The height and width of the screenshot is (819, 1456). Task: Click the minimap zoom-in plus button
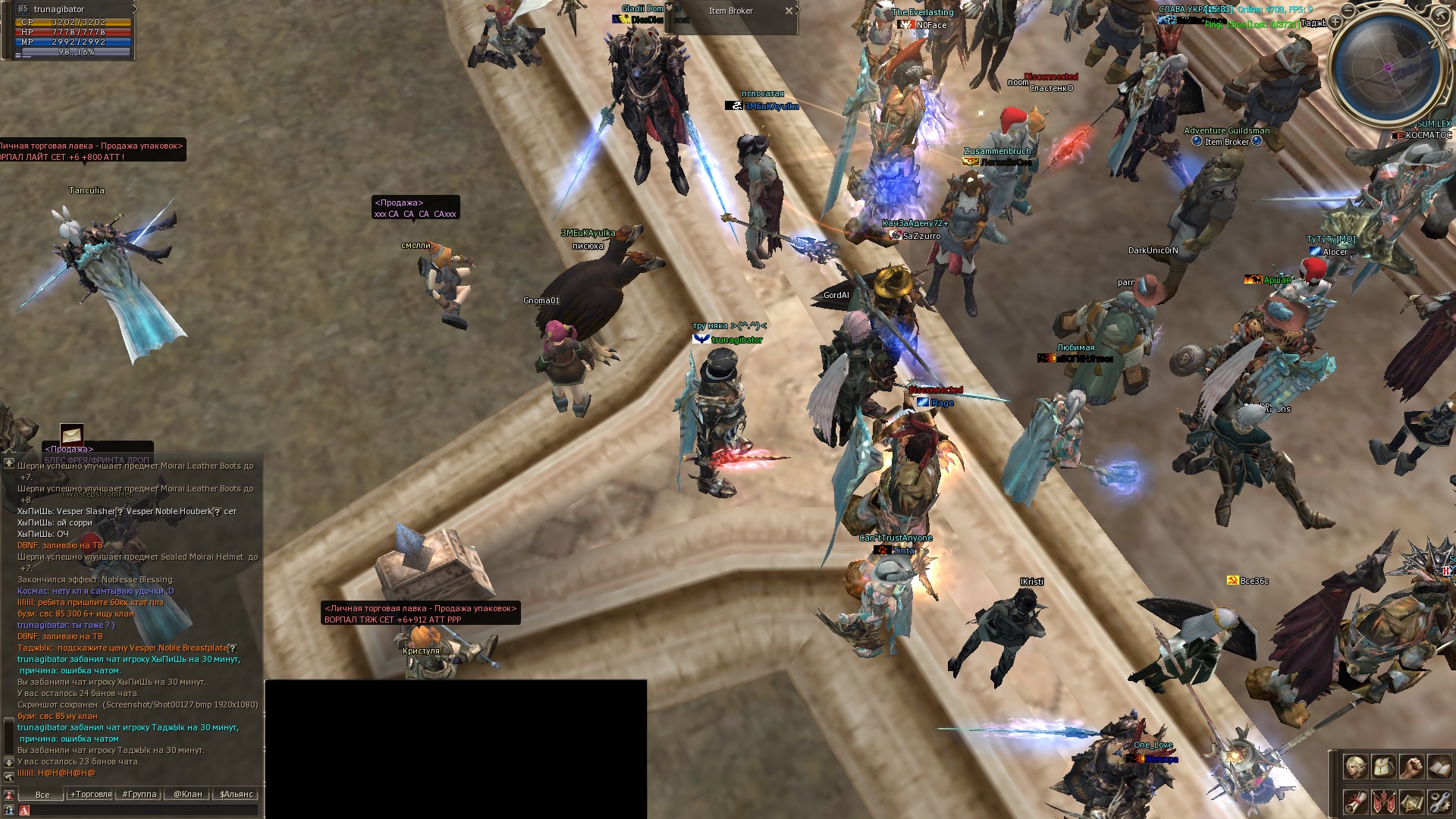tap(1335, 23)
